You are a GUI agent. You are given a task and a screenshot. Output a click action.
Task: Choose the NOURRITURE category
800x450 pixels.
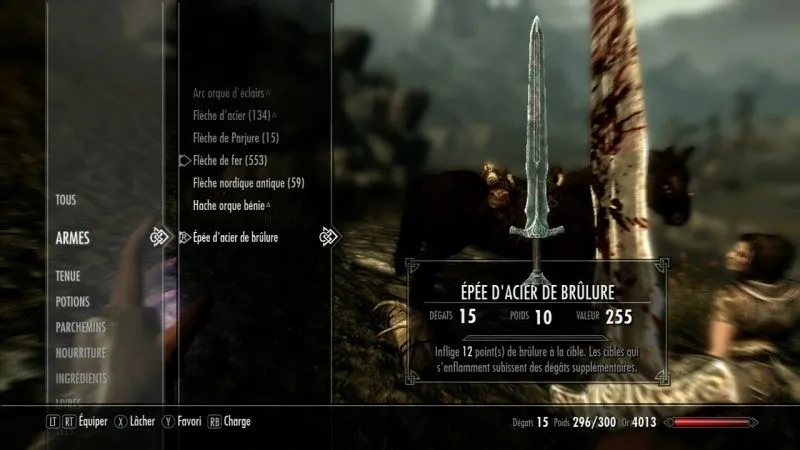coord(82,352)
